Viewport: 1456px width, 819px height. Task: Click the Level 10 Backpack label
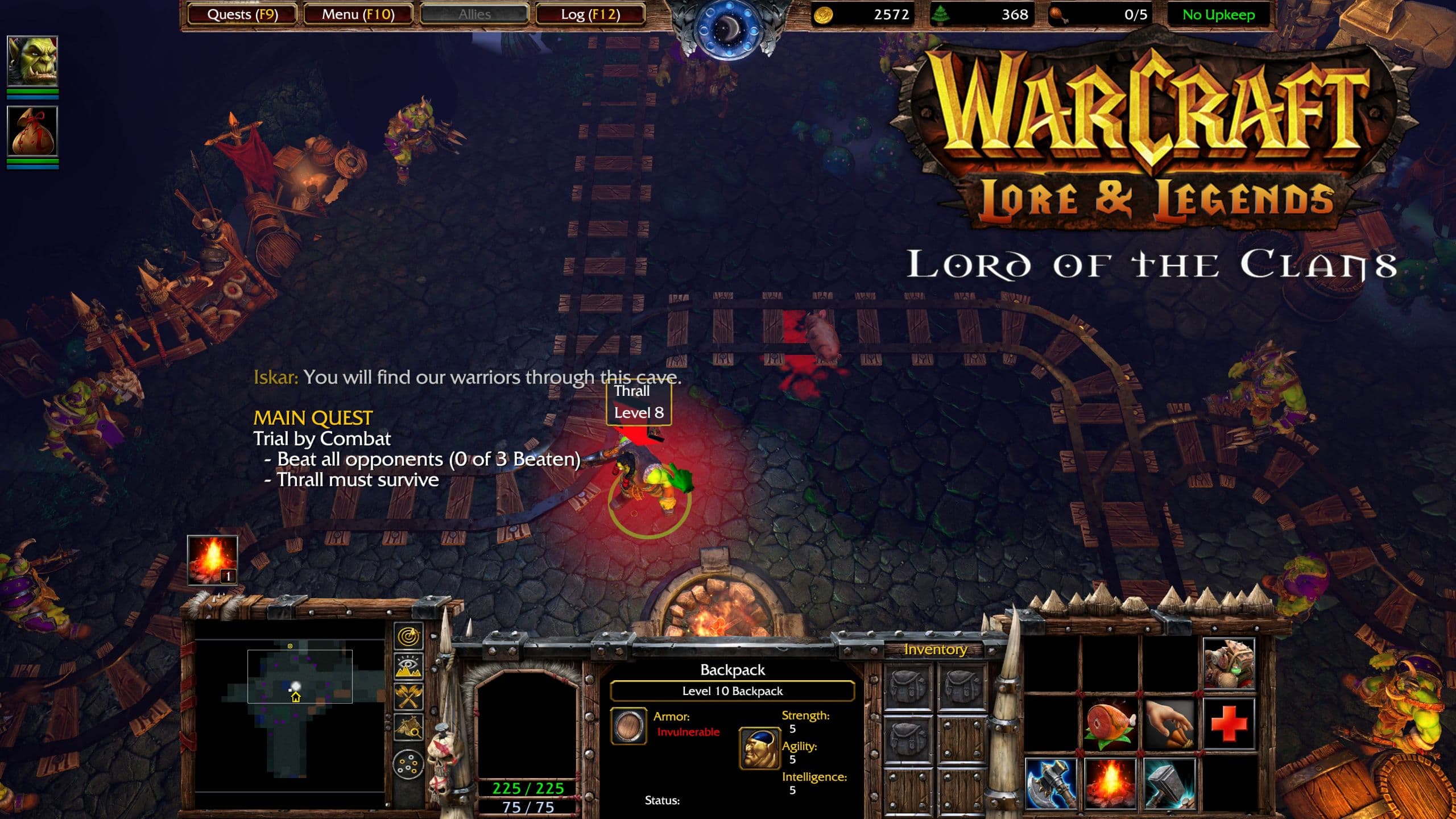click(732, 692)
